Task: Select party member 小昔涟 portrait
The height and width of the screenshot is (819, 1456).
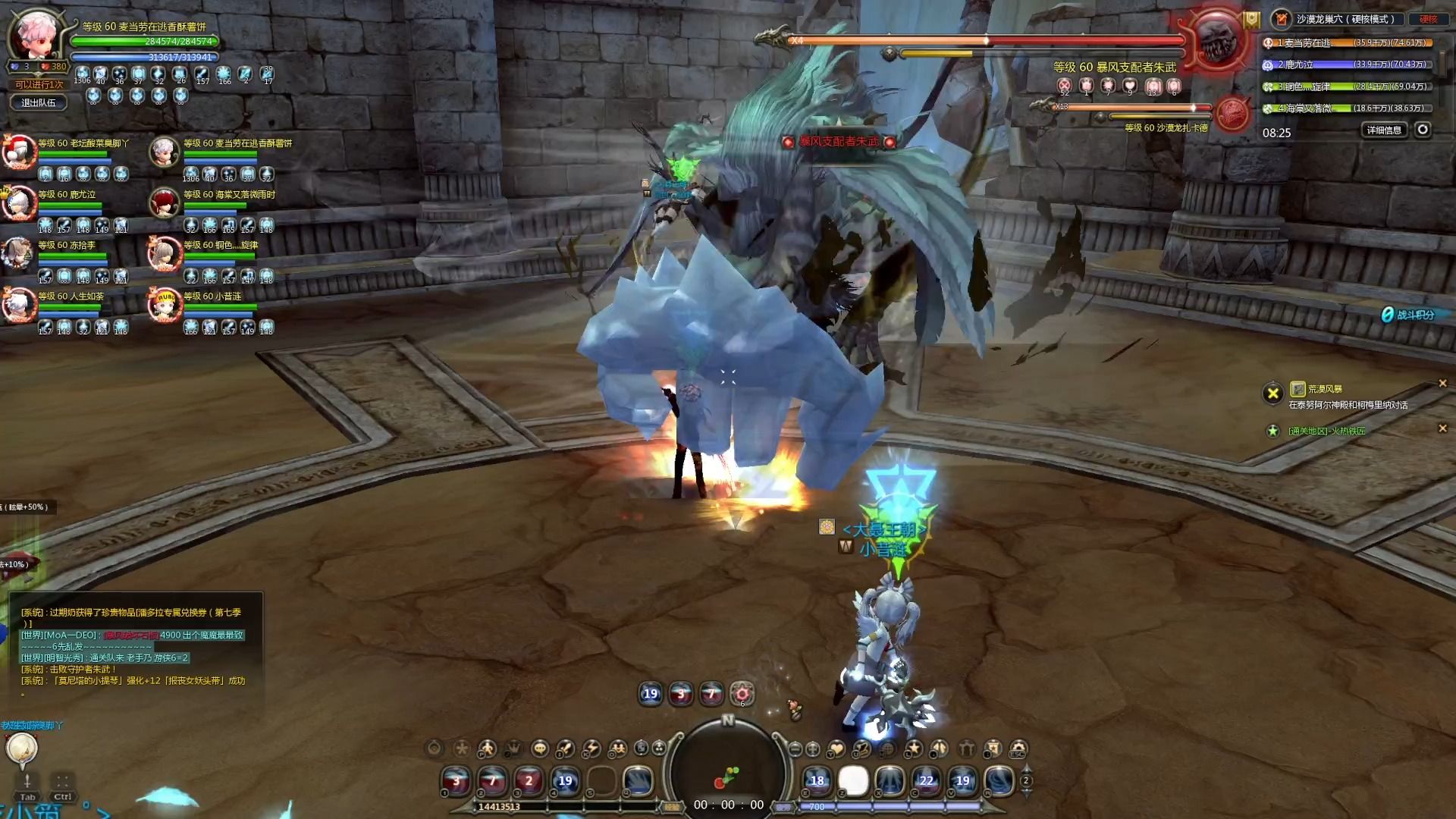Action: (165, 305)
